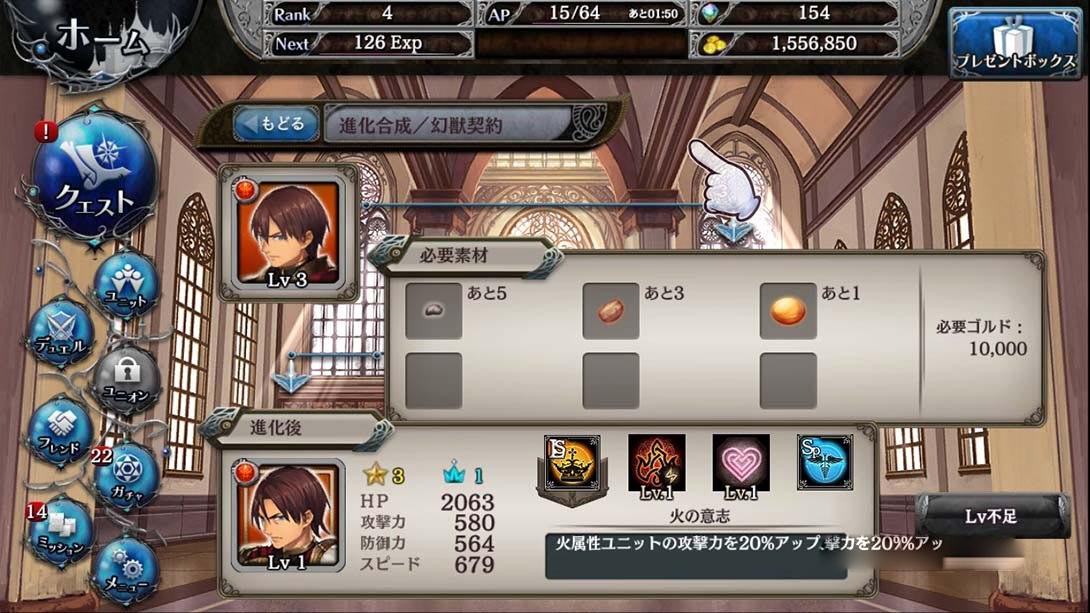Open the フレンド friends menu
The width and height of the screenshot is (1090, 613).
point(60,434)
